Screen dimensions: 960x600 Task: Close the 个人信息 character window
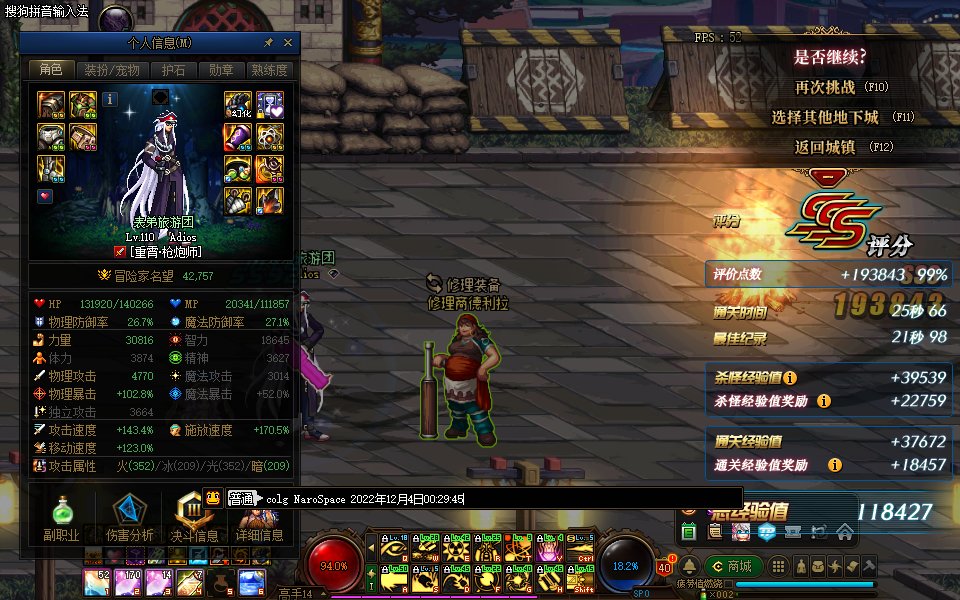[288, 43]
